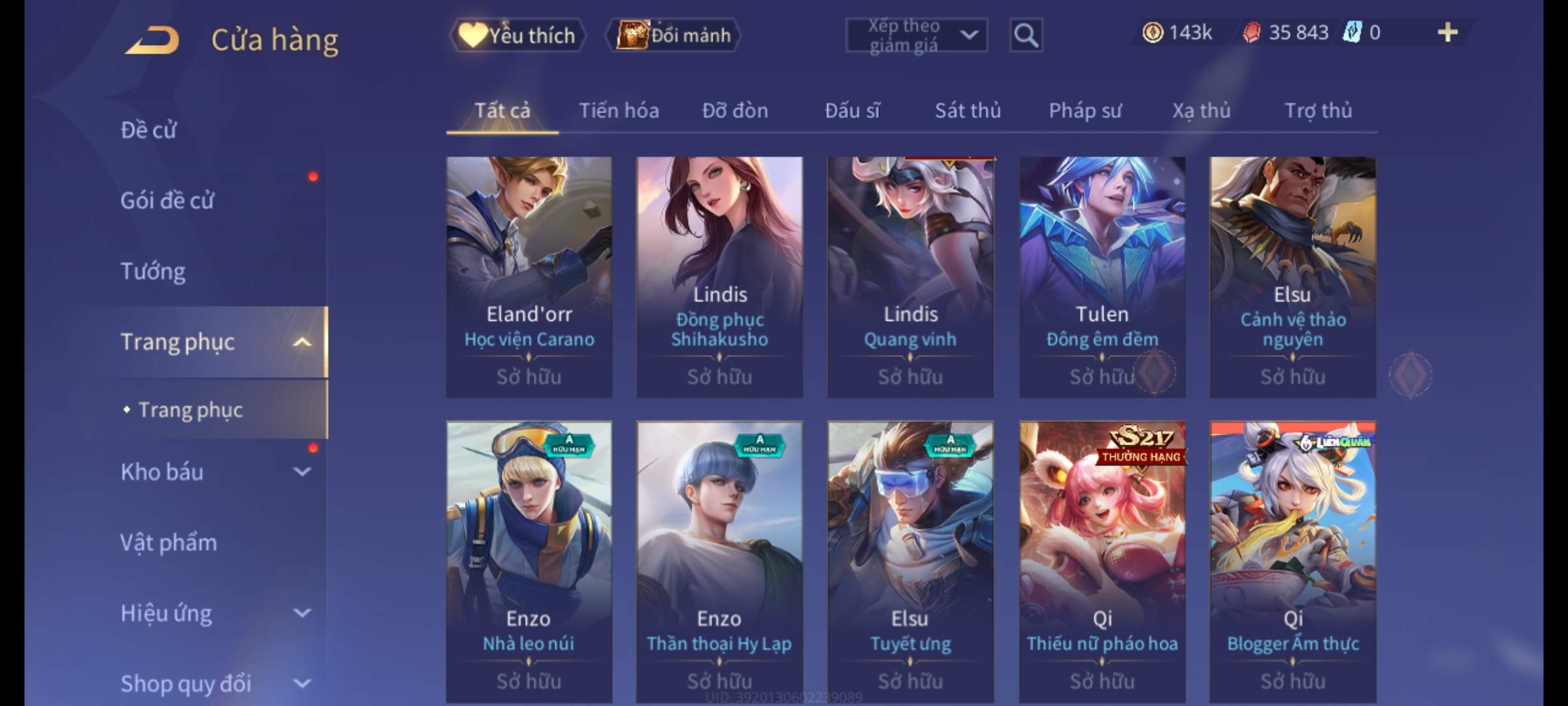Screen dimensions: 1568x706
Task: Add currency with the plus button
Action: pyautogui.click(x=1447, y=33)
